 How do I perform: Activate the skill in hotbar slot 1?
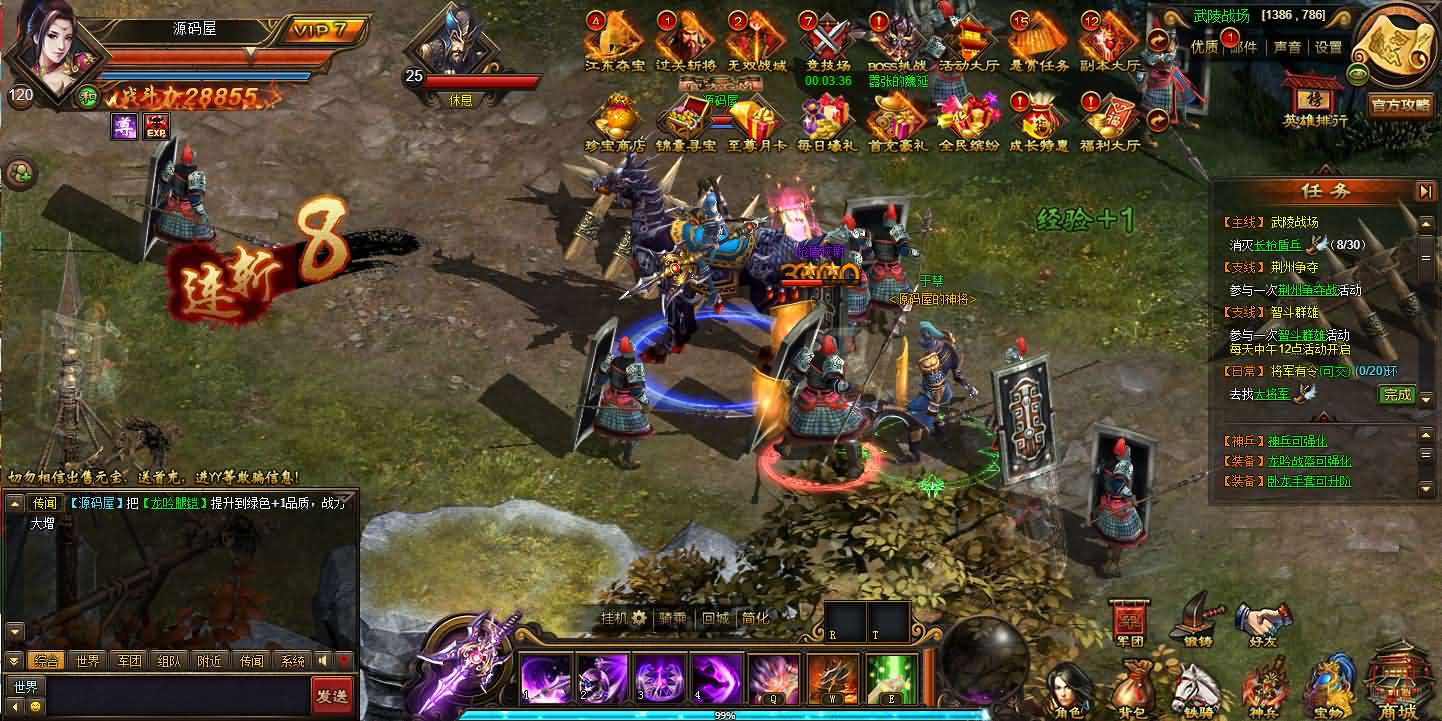coord(546,677)
